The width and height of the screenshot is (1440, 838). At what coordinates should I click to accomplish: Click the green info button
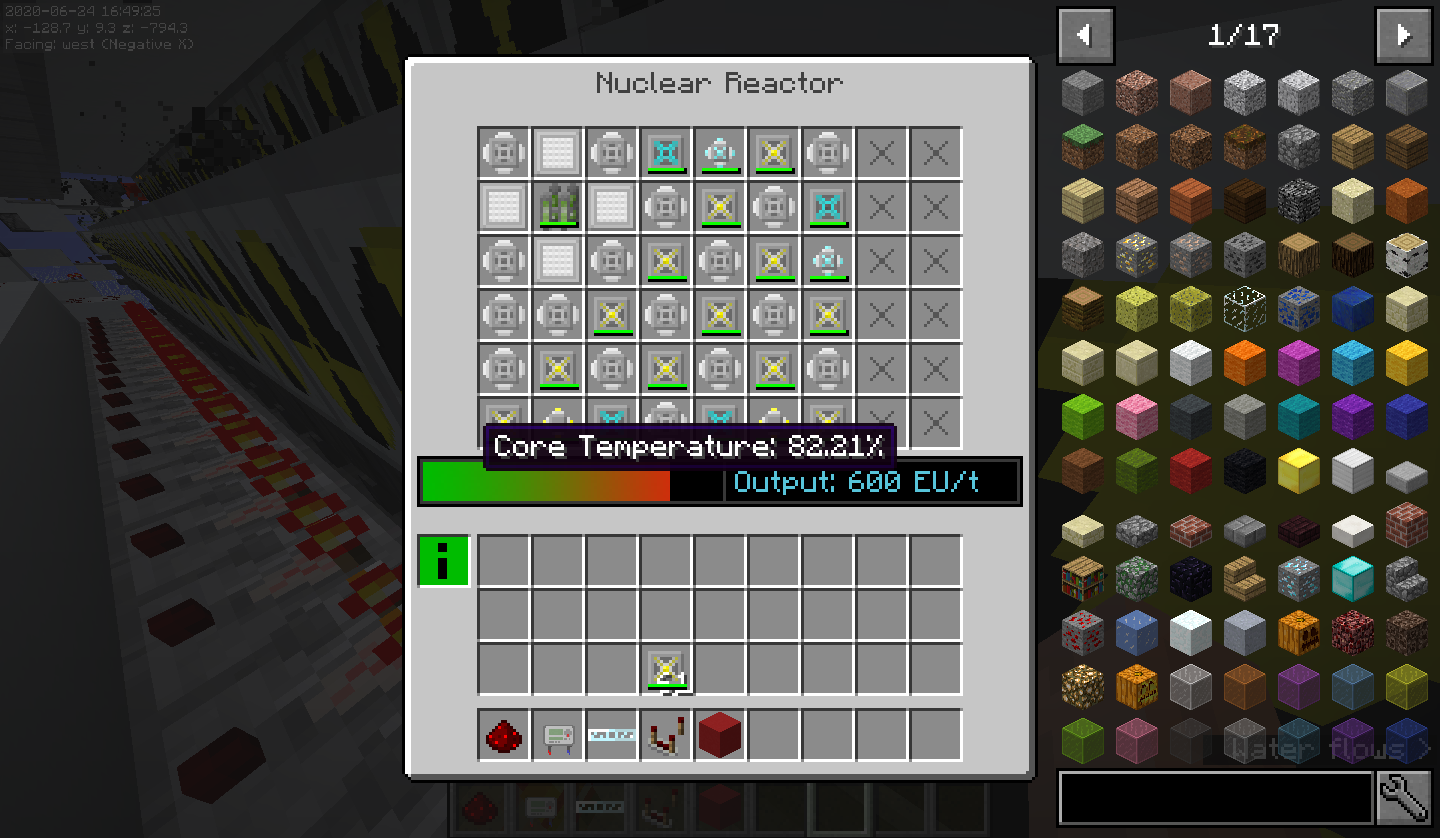pyautogui.click(x=443, y=560)
